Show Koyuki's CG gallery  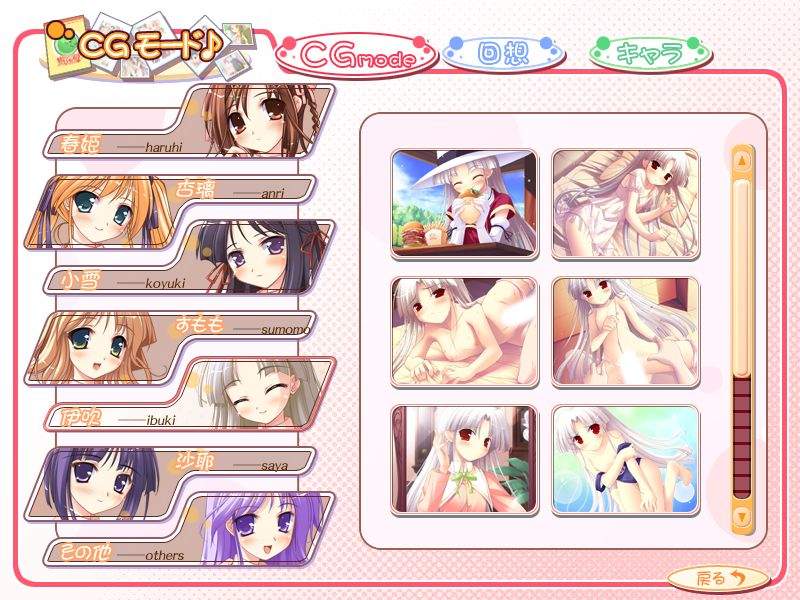coord(190,258)
